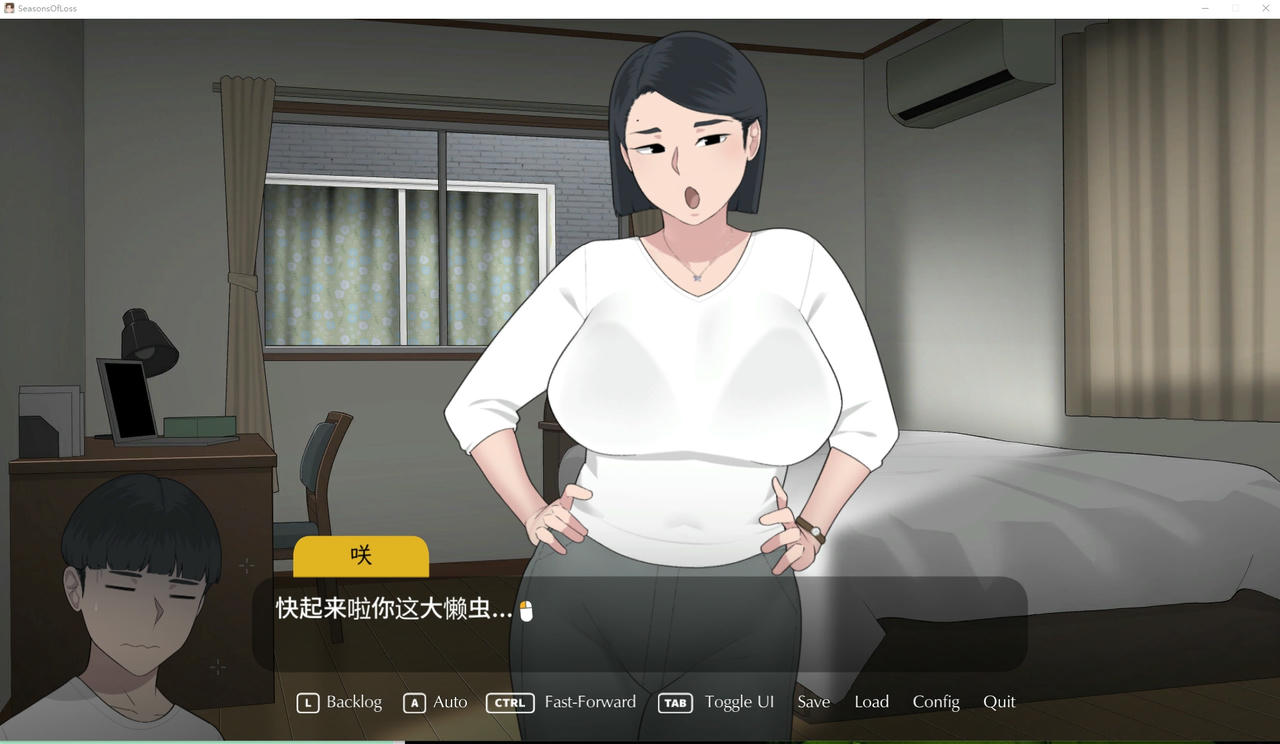1280x744 pixels.
Task: Toggle Auto read mode on
Action: (450, 702)
